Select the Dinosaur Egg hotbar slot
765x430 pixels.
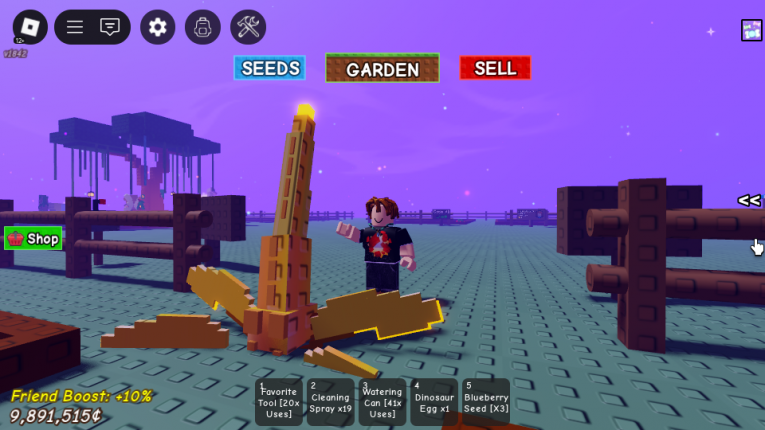[x=434, y=402]
